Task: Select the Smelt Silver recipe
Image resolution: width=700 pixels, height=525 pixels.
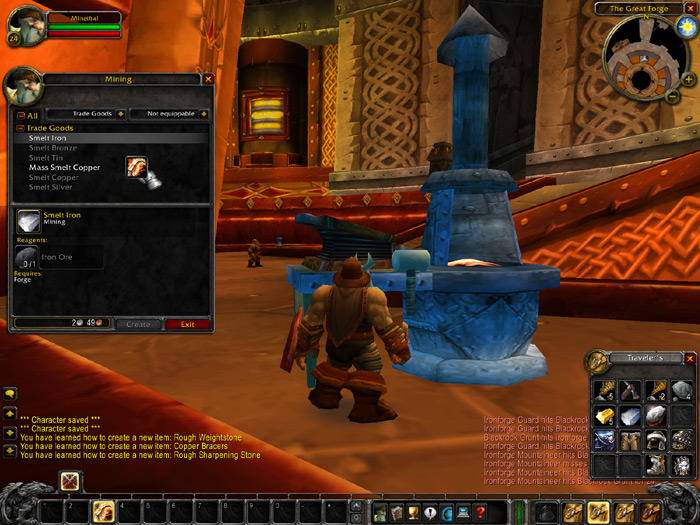Action: click(x=52, y=187)
